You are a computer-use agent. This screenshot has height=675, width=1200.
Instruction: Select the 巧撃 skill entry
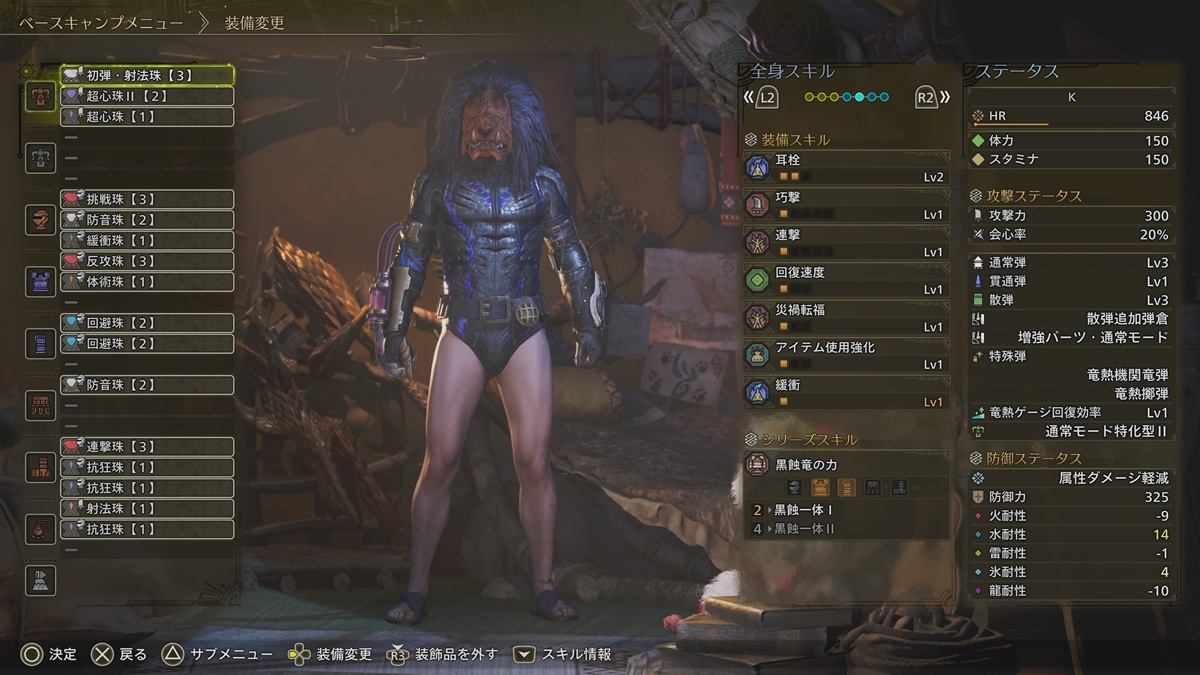[x=846, y=205]
